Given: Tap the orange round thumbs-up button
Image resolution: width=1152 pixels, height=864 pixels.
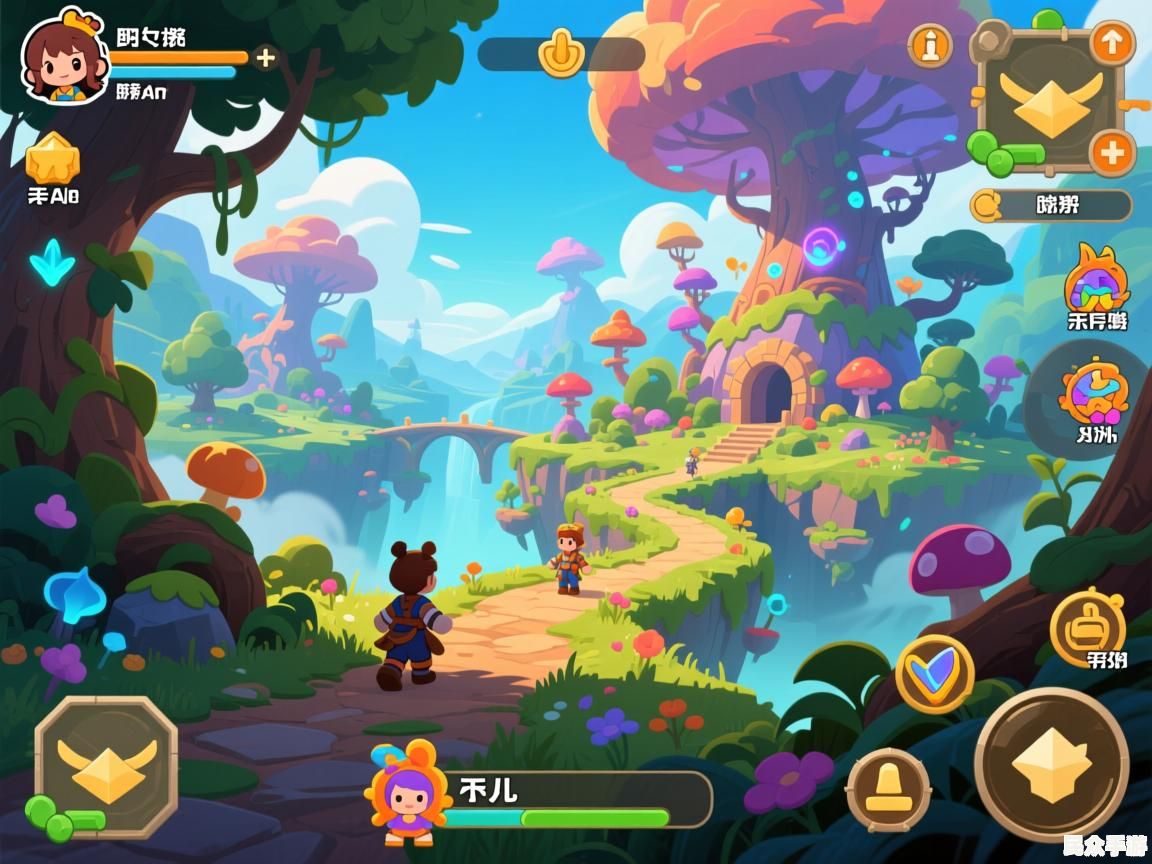Looking at the screenshot, I should tap(1087, 626).
